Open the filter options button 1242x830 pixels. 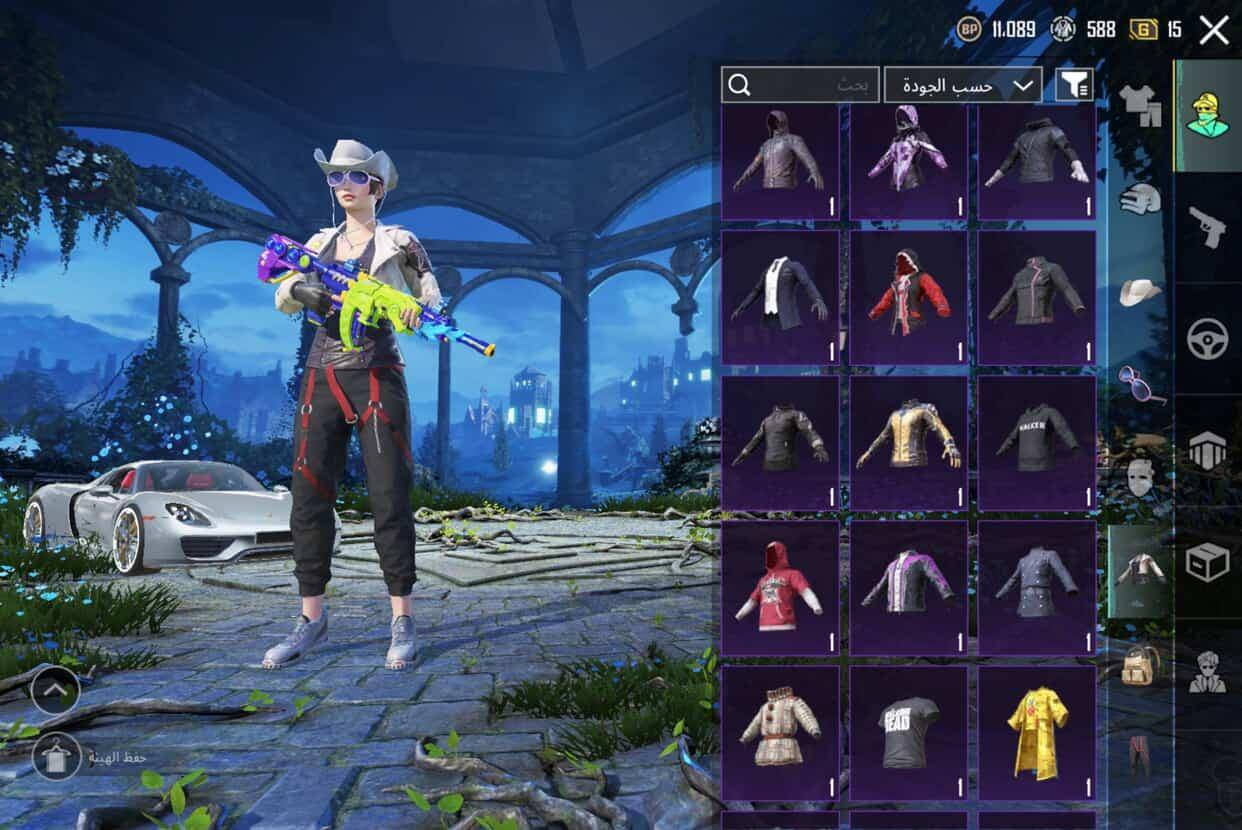click(1074, 85)
